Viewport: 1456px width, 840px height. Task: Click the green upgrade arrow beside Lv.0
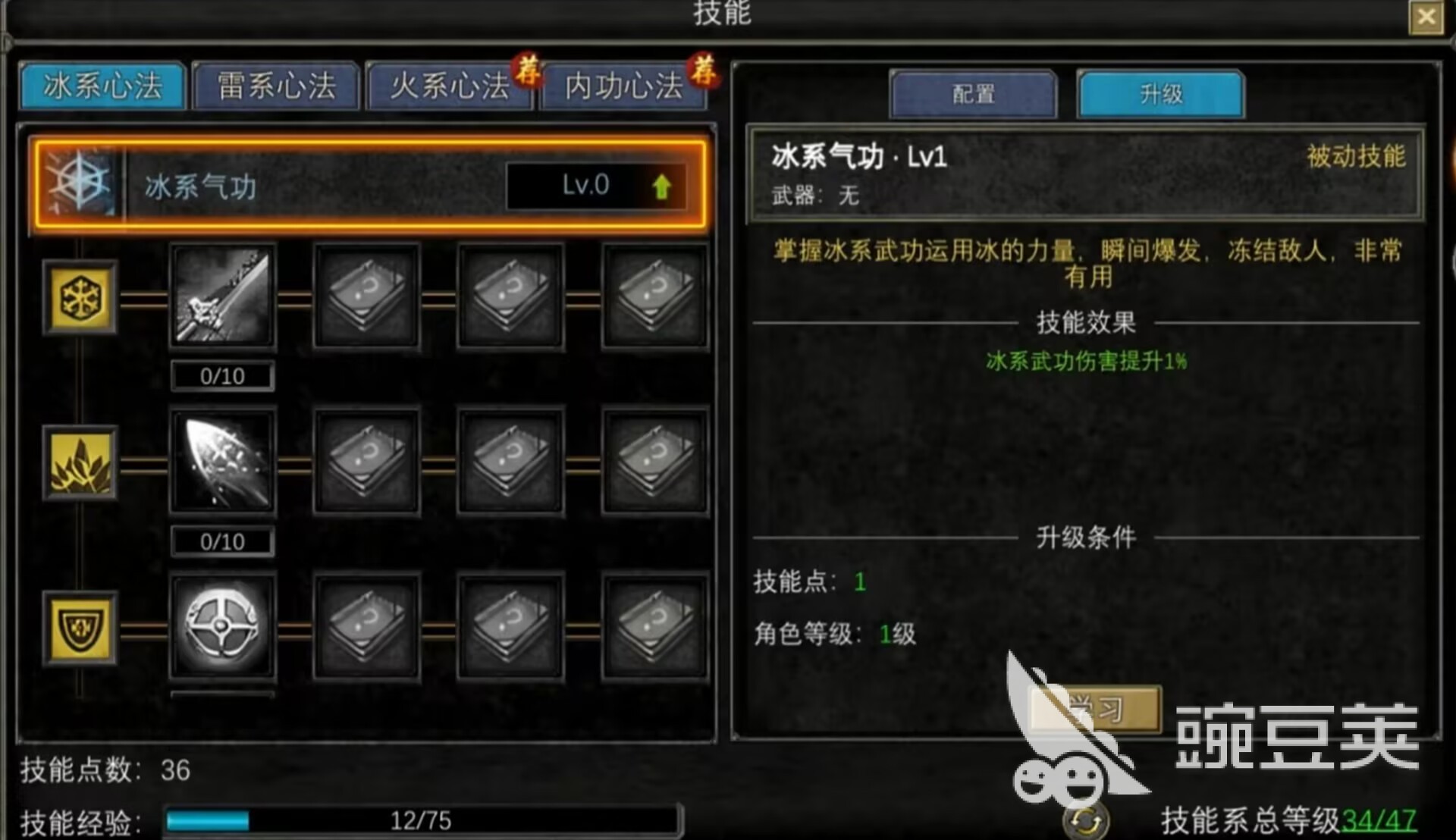[663, 186]
